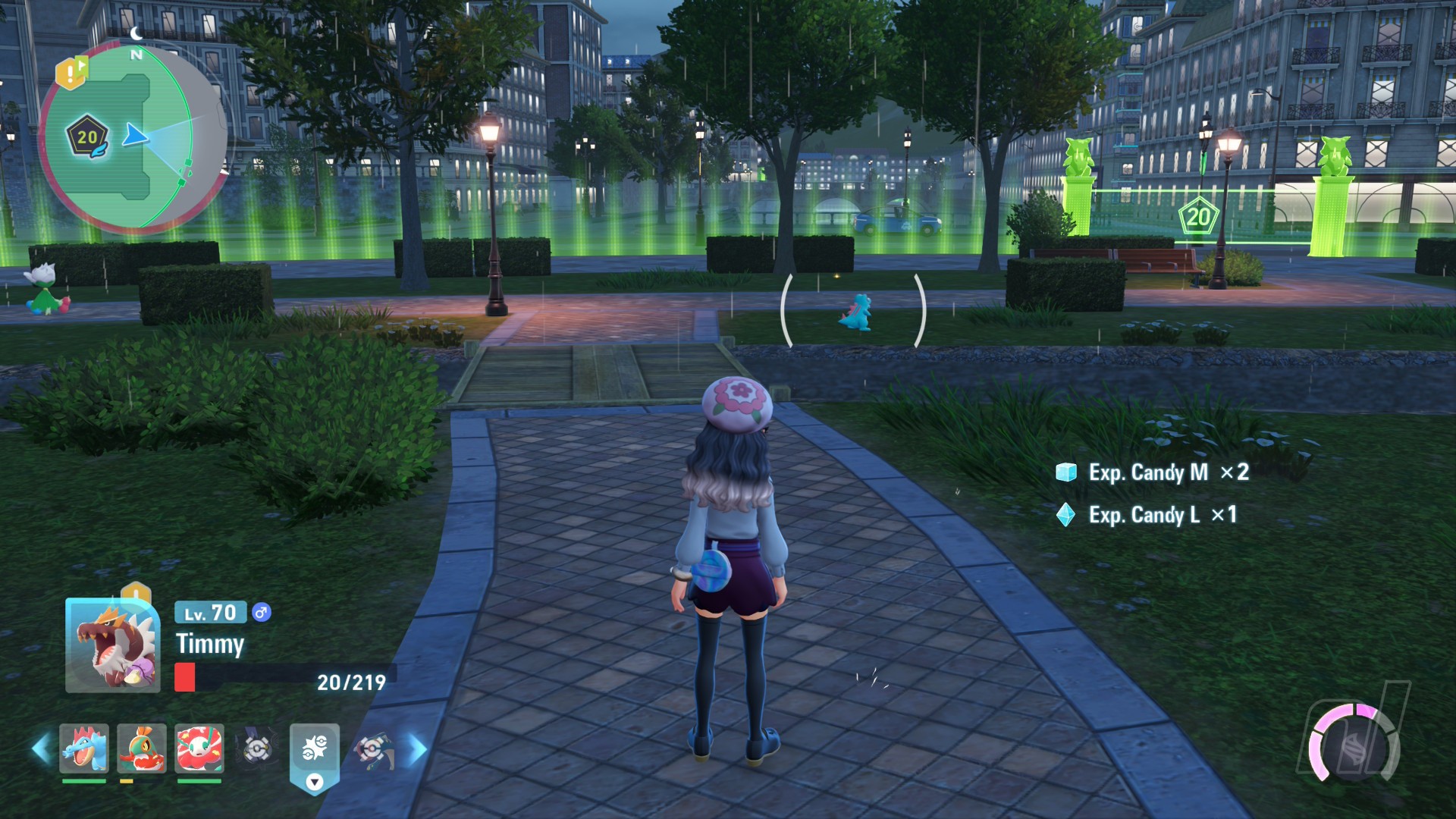Select the orange exclamation quest marker
This screenshot has width=1456, height=819.
[71, 72]
